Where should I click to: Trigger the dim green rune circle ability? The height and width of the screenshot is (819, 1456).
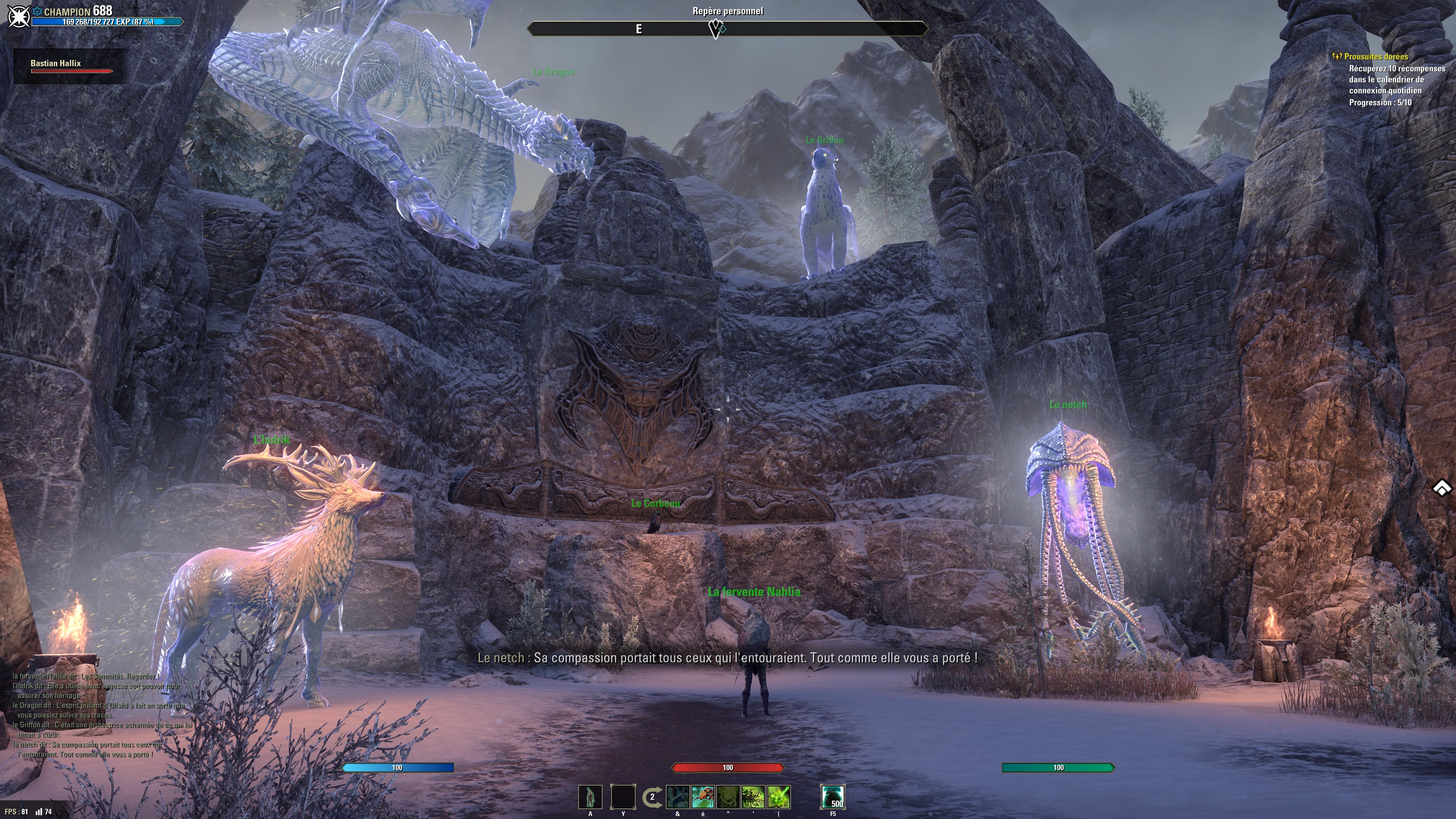point(728,796)
